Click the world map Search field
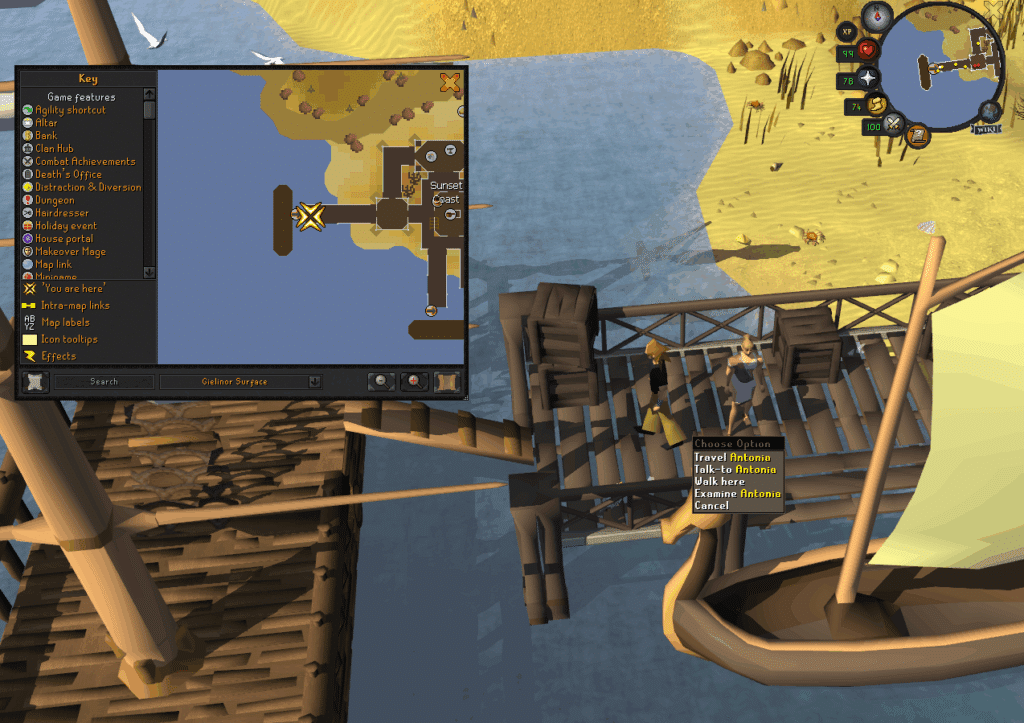The height and width of the screenshot is (723, 1024). (104, 381)
